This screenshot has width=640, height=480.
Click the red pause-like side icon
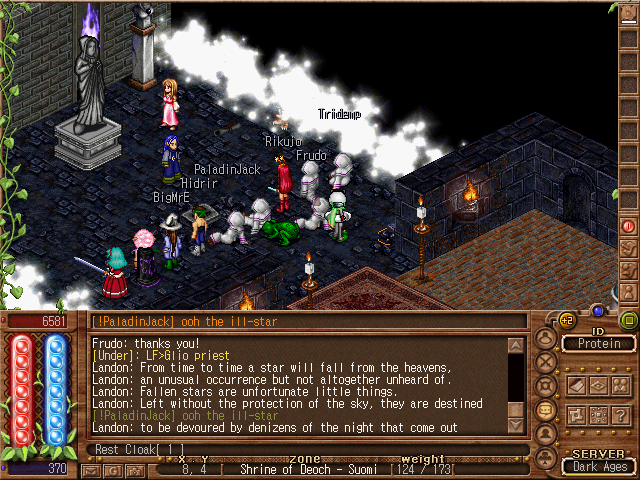[629, 226]
